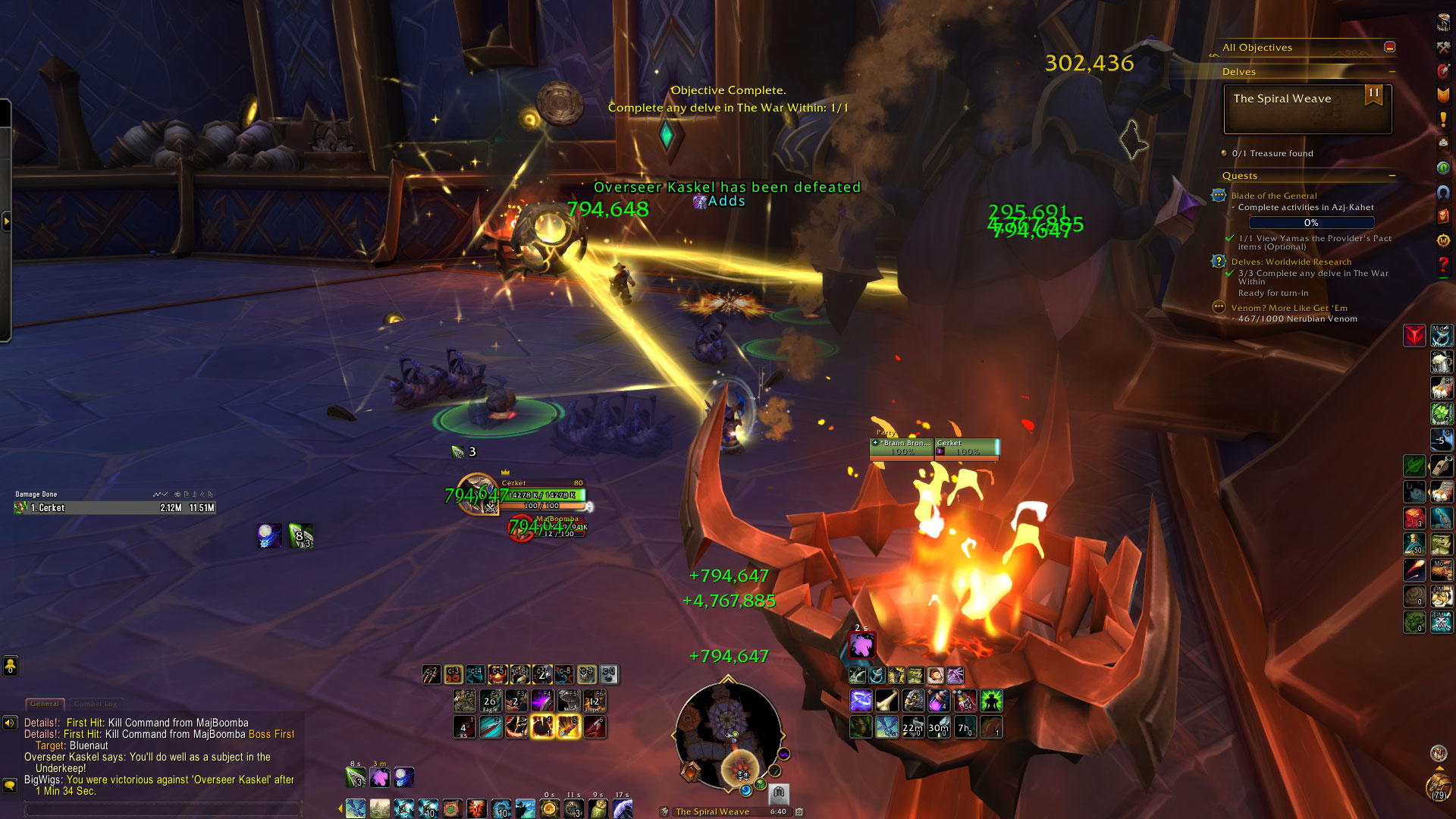
Task: Open the minimap
Action: (x=728, y=734)
